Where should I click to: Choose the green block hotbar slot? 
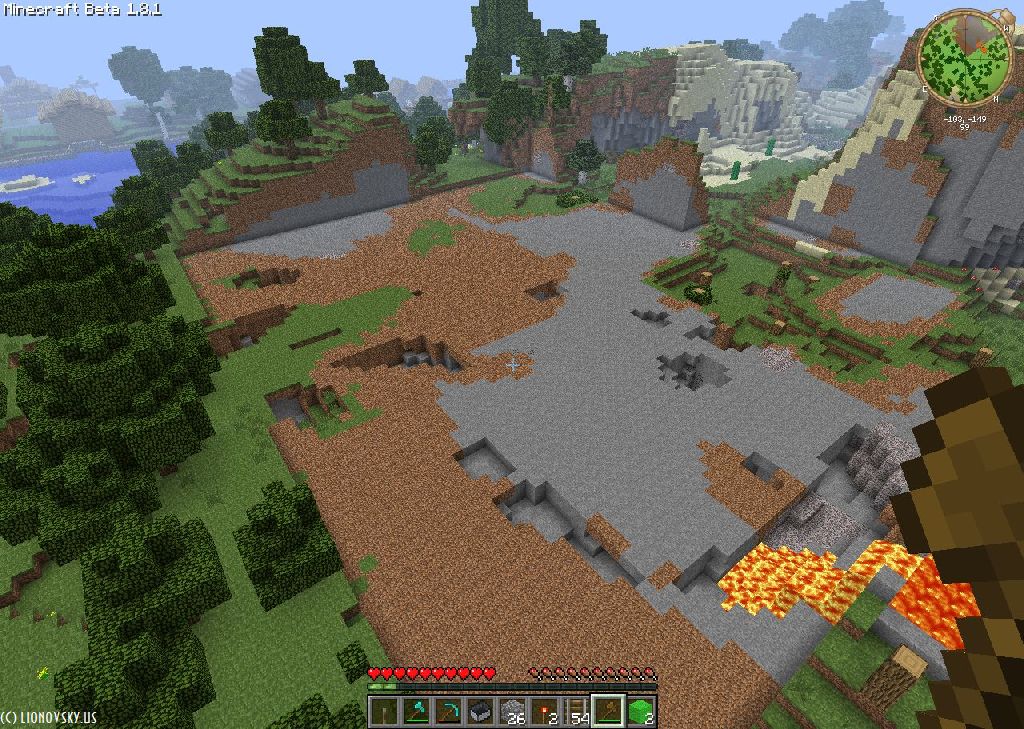tap(640, 711)
